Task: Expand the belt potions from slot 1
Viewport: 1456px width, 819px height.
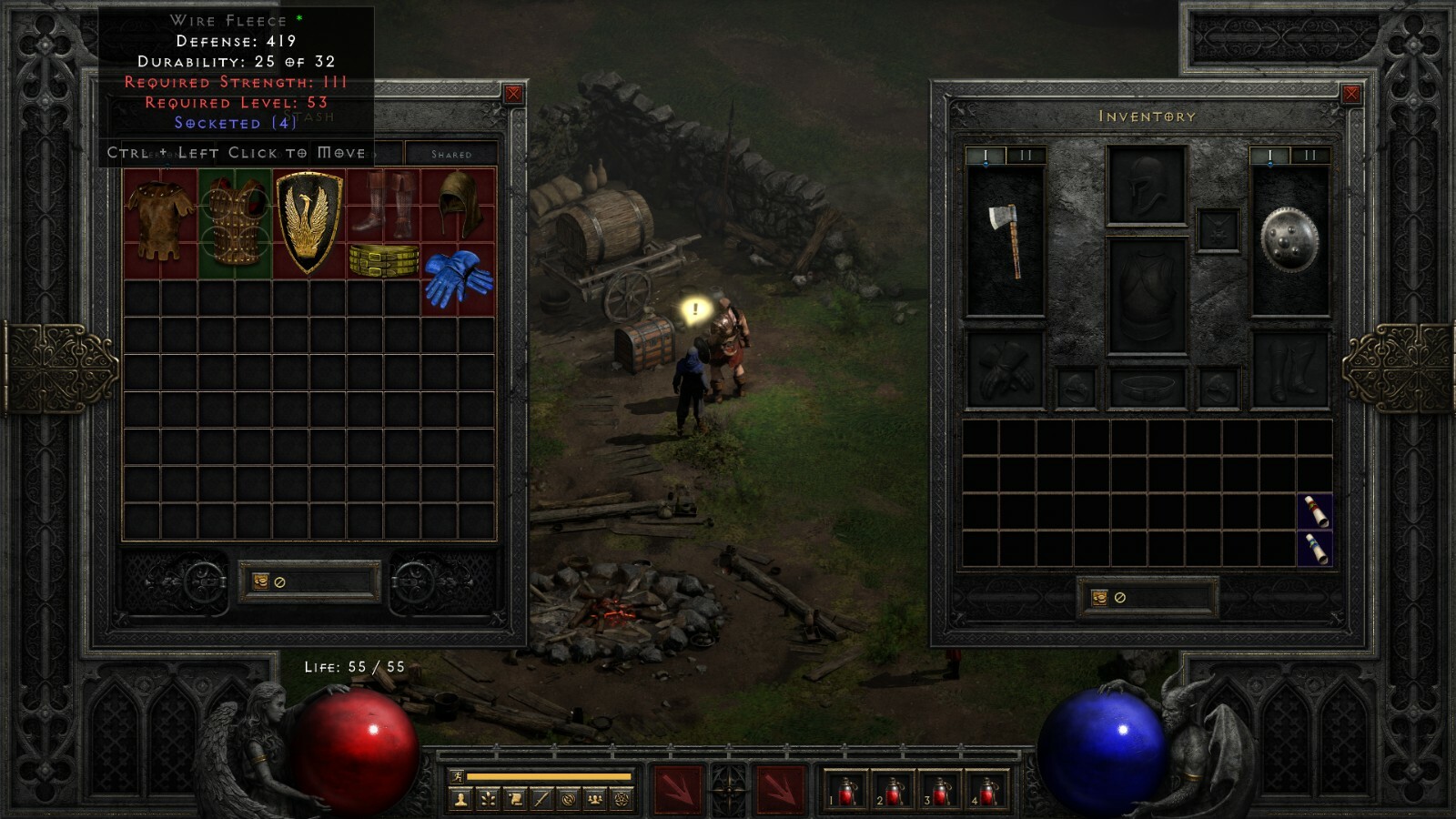Action: [x=846, y=790]
